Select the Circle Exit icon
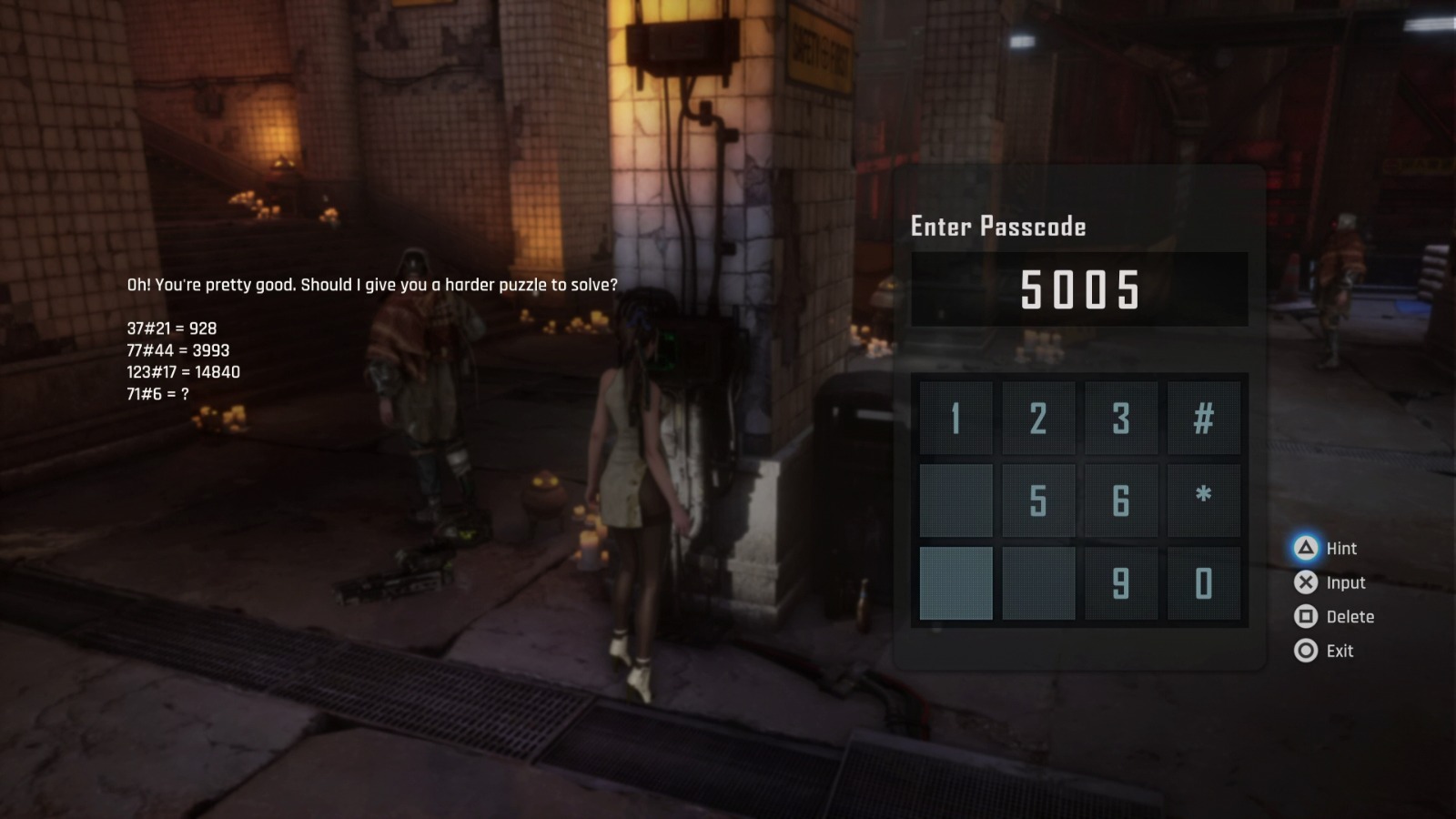Viewport: 1456px width, 819px height. [x=1306, y=651]
